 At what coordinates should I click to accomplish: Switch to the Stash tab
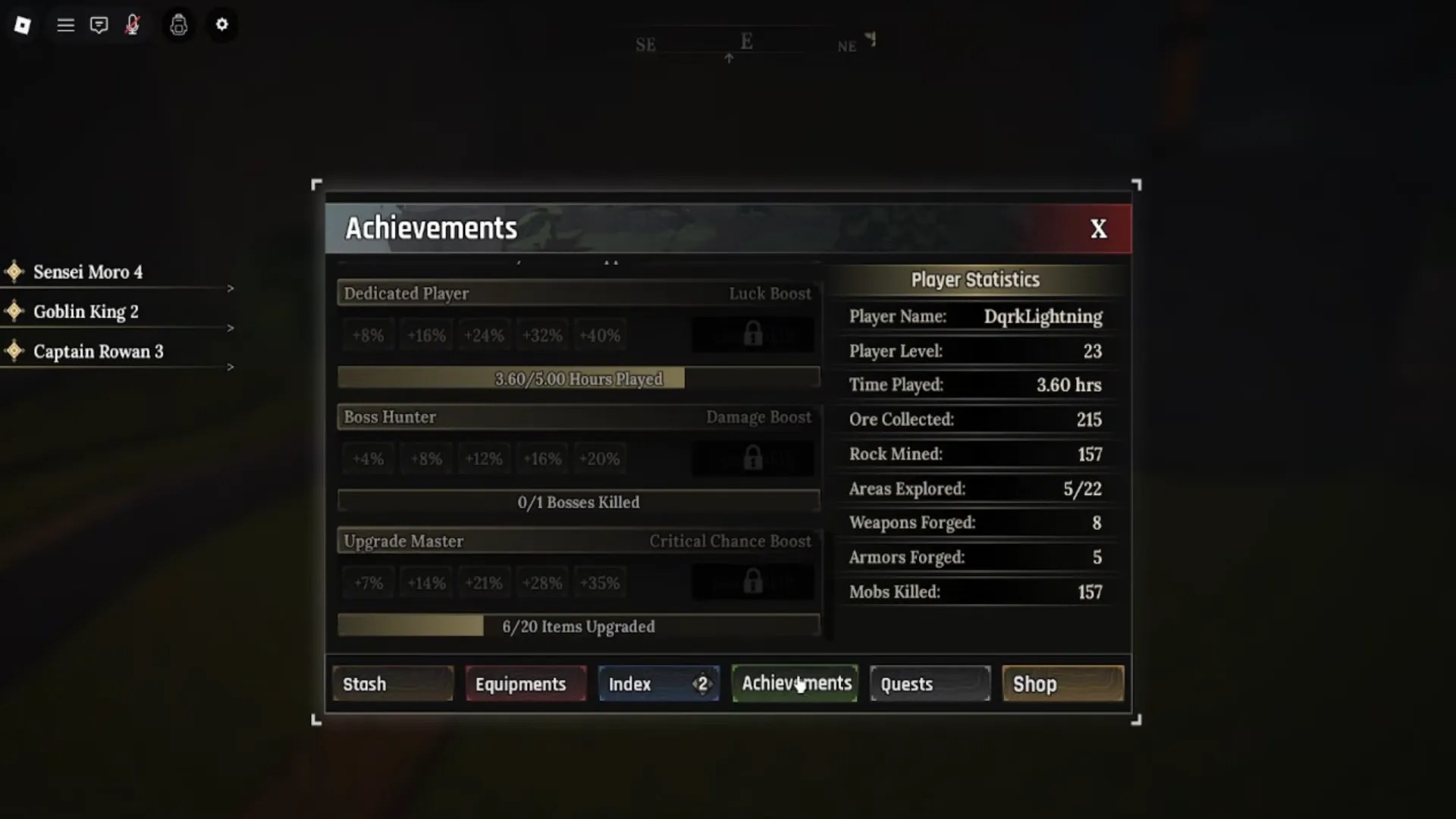pyautogui.click(x=392, y=683)
